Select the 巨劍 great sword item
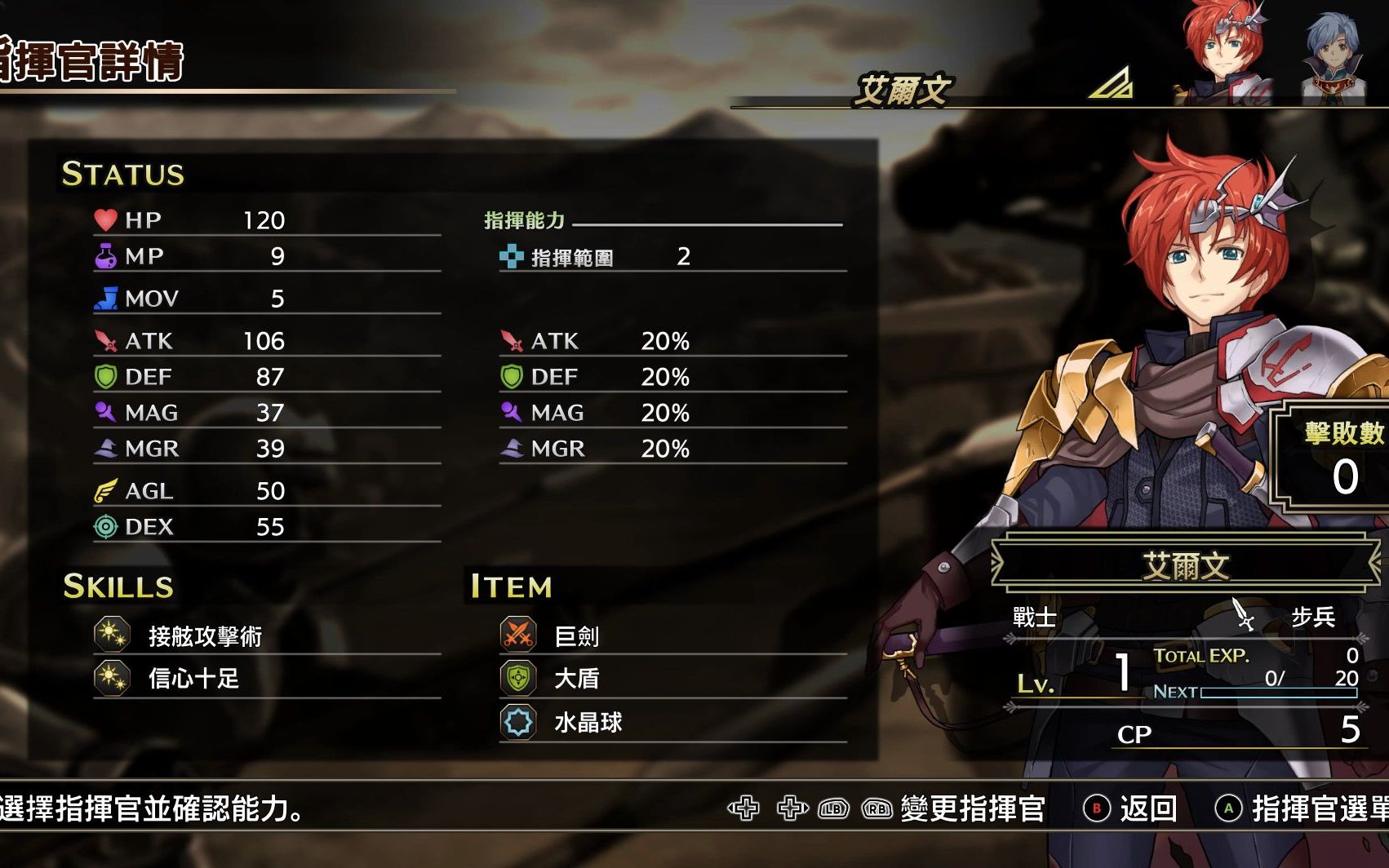Image resolution: width=1389 pixels, height=868 pixels. point(576,635)
